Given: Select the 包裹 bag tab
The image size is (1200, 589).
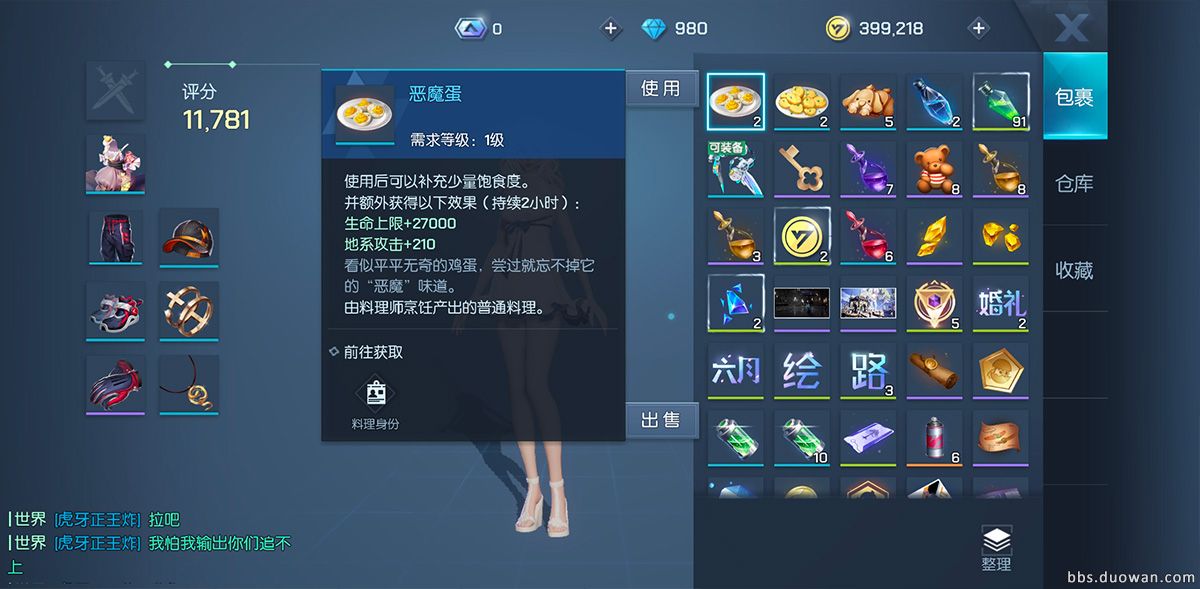Looking at the screenshot, I should [x=1074, y=97].
